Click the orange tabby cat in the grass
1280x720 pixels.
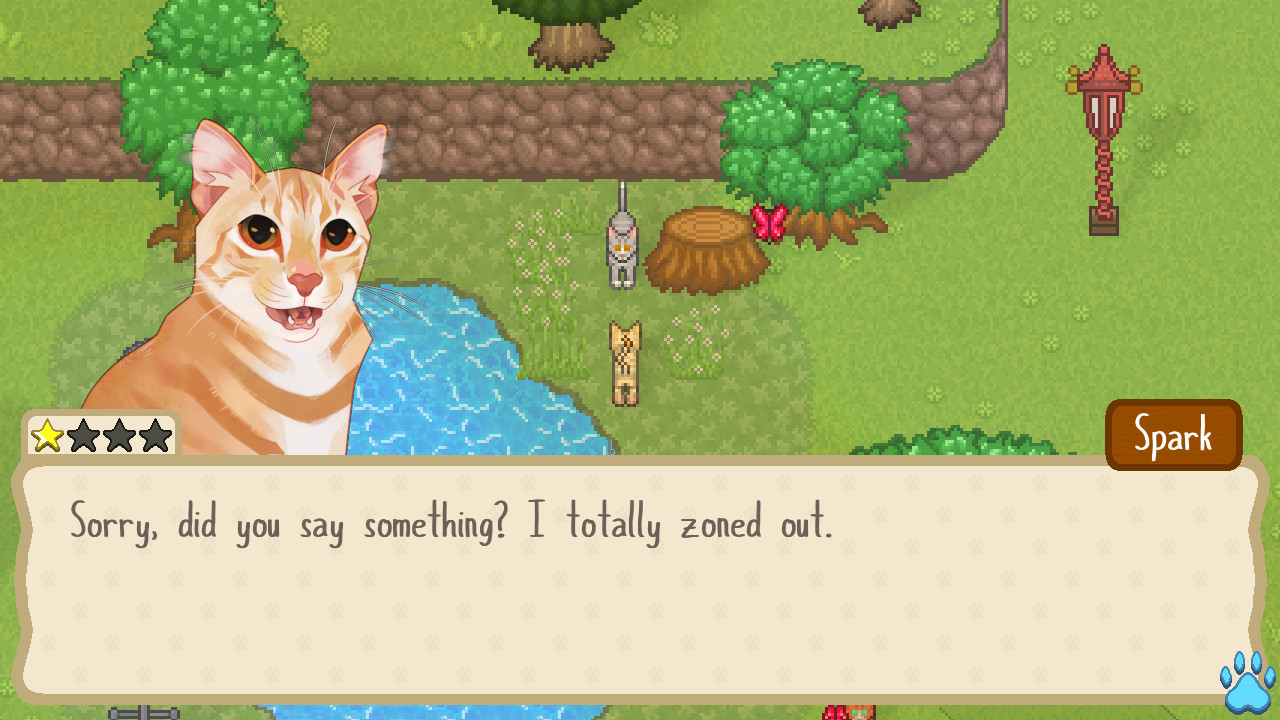[623, 360]
